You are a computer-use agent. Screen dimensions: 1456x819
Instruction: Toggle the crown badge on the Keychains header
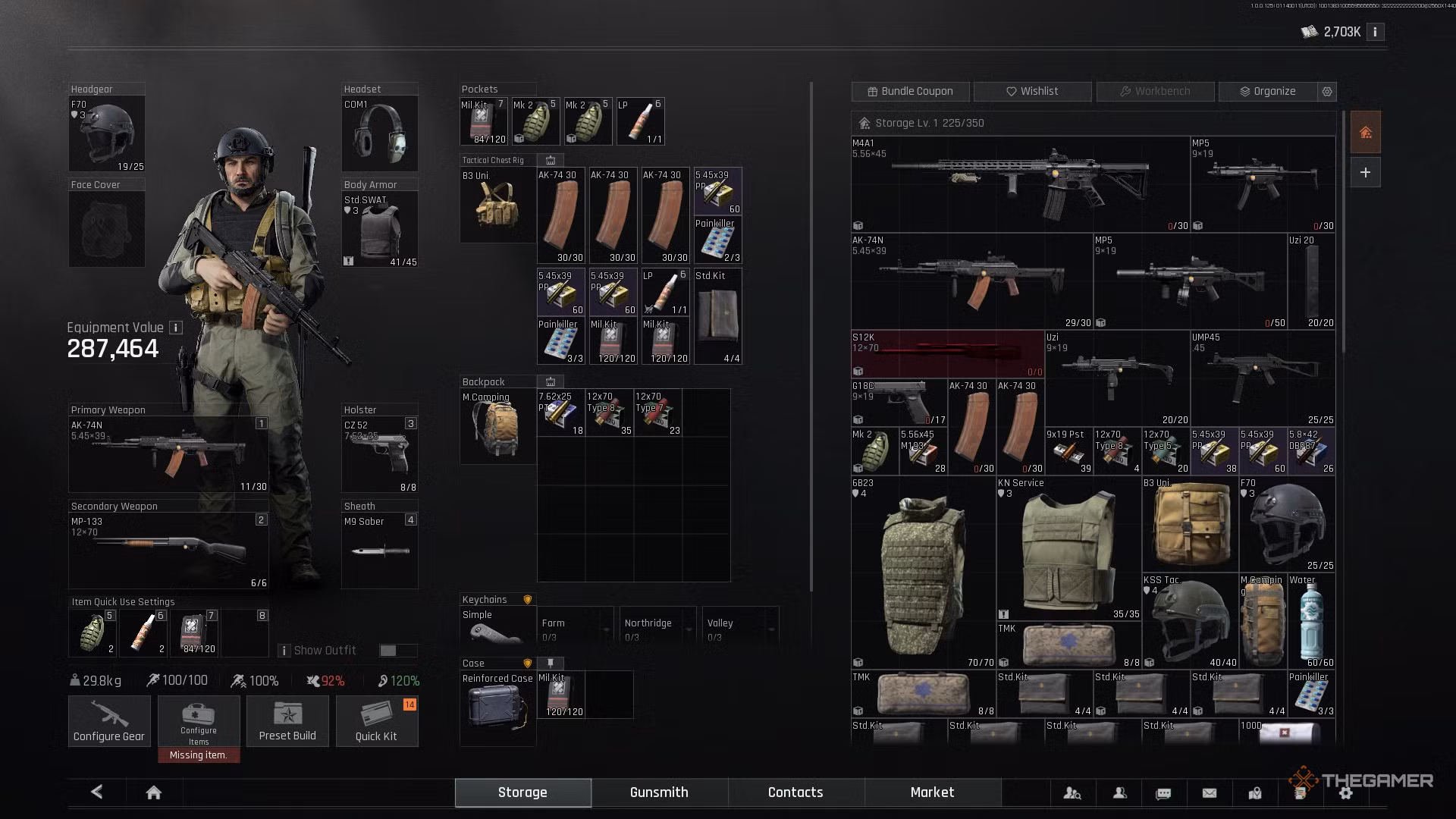click(527, 599)
